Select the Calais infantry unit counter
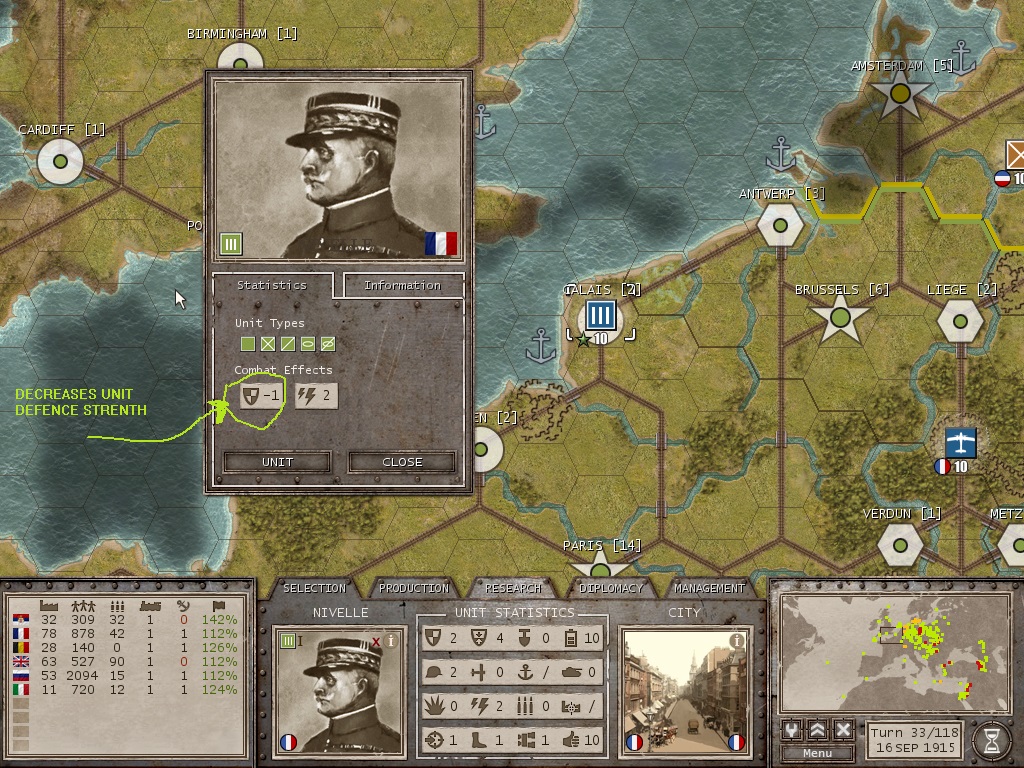The width and height of the screenshot is (1024, 768). pos(600,316)
